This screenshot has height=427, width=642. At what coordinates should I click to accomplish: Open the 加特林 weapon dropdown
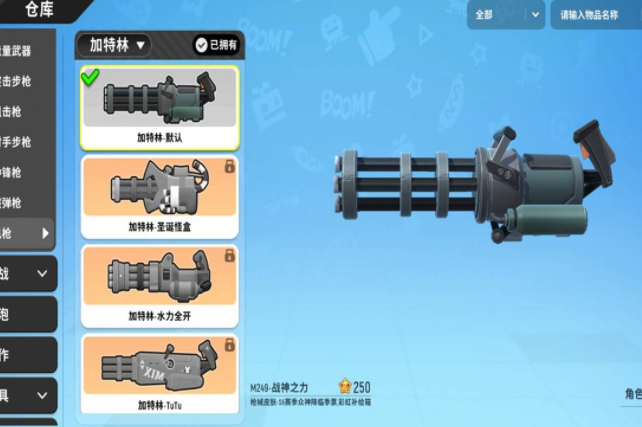coord(119,44)
